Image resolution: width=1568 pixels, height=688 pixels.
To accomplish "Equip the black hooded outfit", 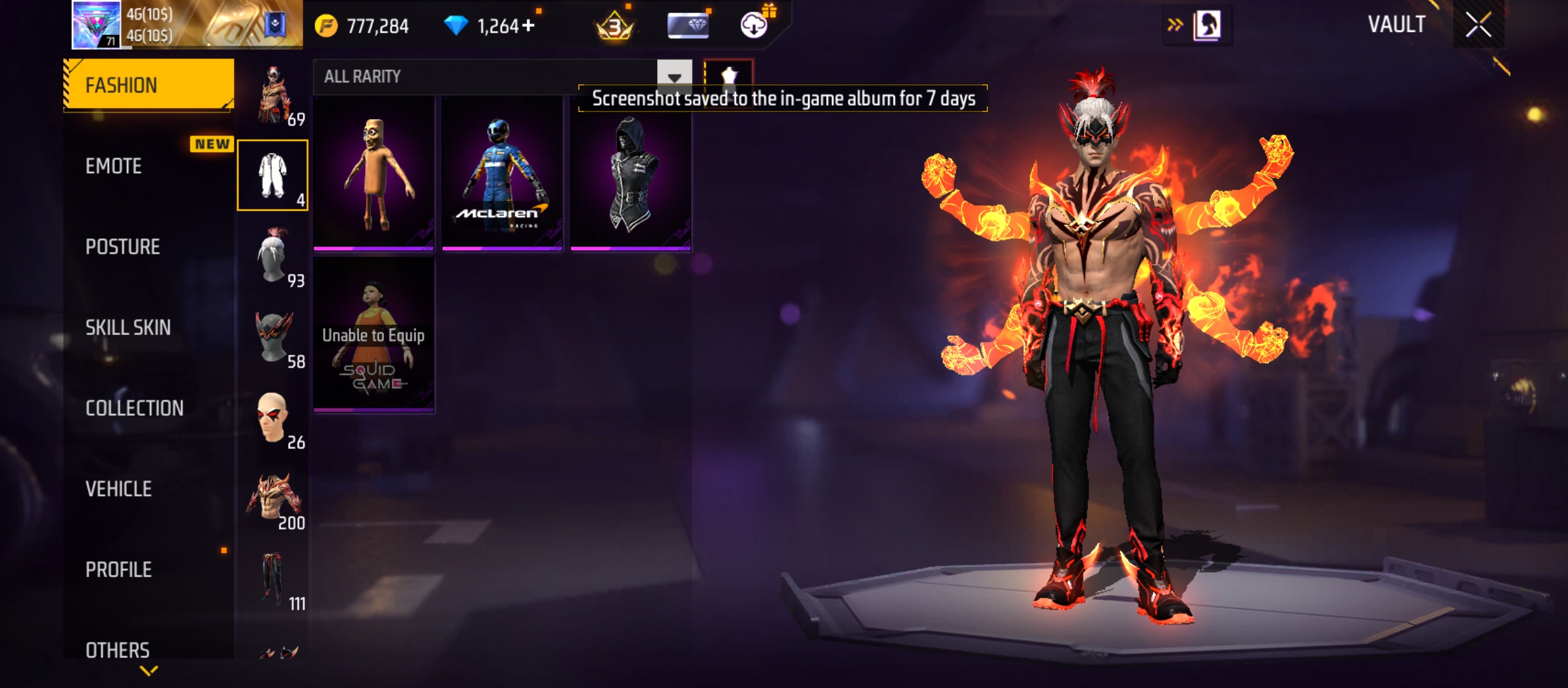I will coord(630,173).
